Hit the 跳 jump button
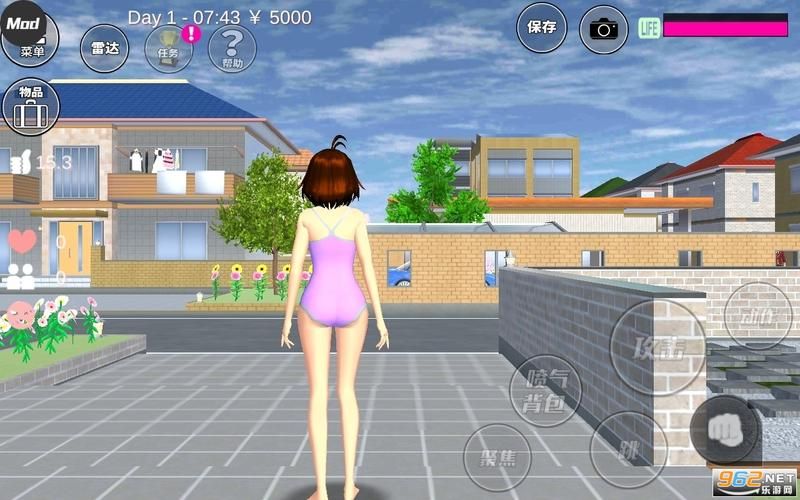Screen dimensions: 800x500 (628, 449)
